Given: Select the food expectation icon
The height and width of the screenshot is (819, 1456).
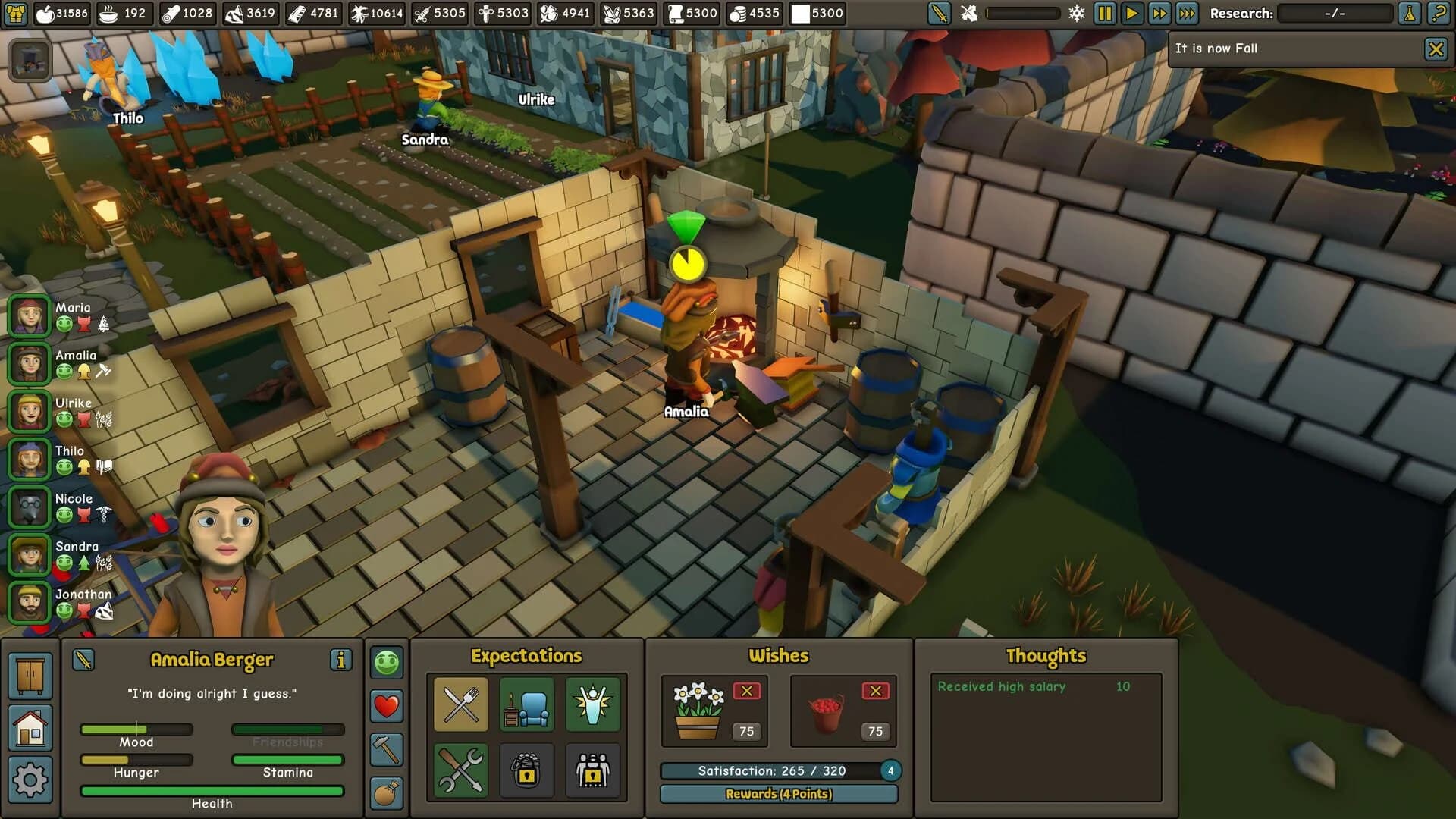Looking at the screenshot, I should pos(459,706).
